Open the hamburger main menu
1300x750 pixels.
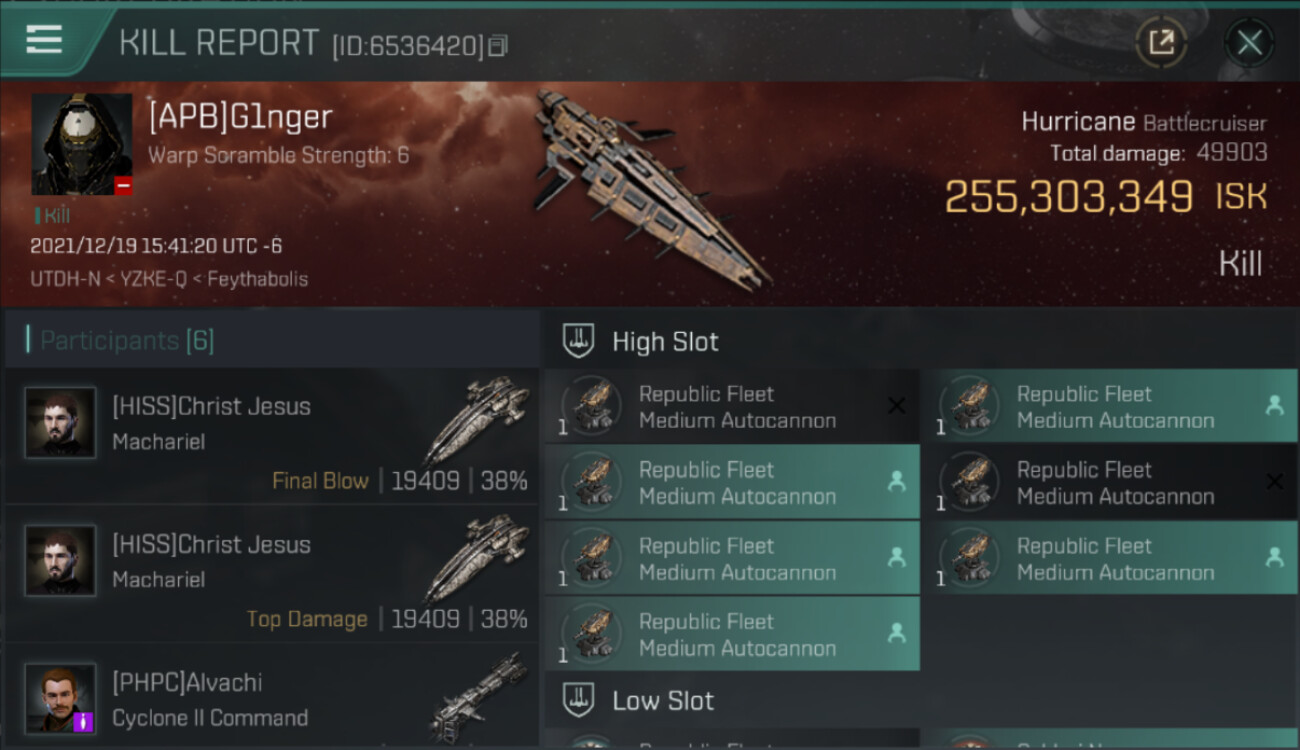[x=44, y=40]
